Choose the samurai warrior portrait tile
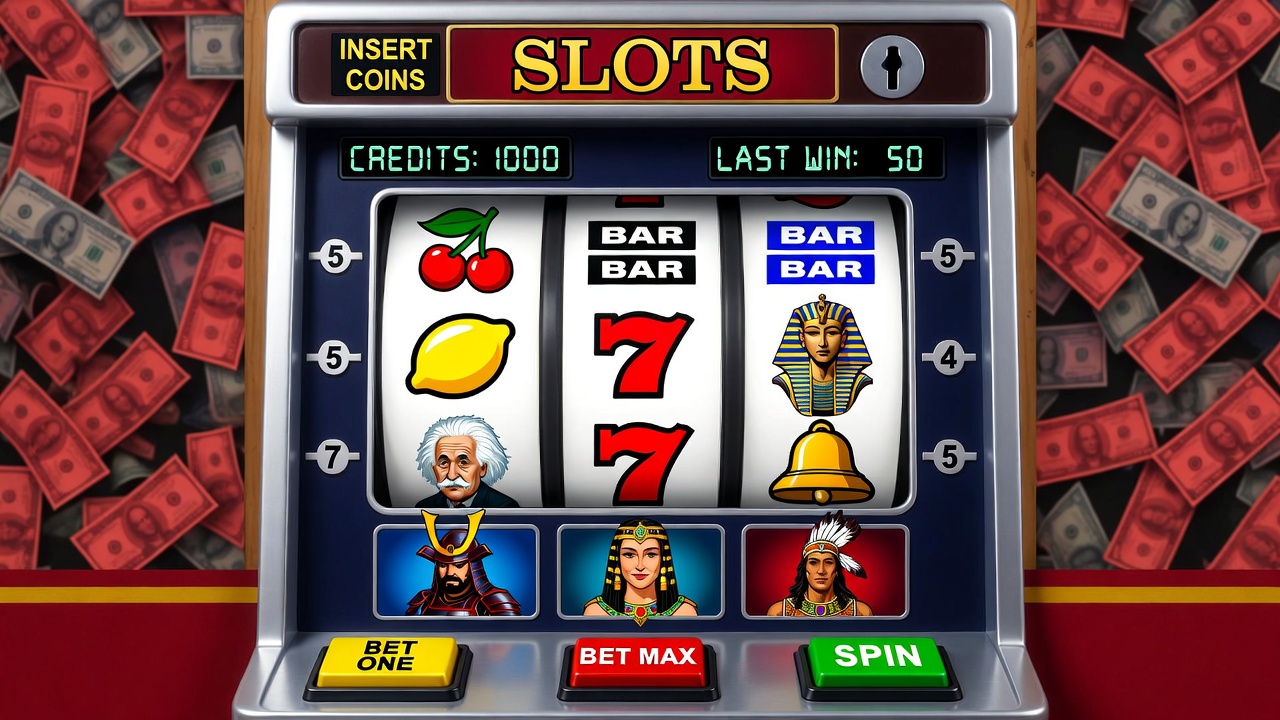This screenshot has height=720, width=1280. [x=456, y=571]
